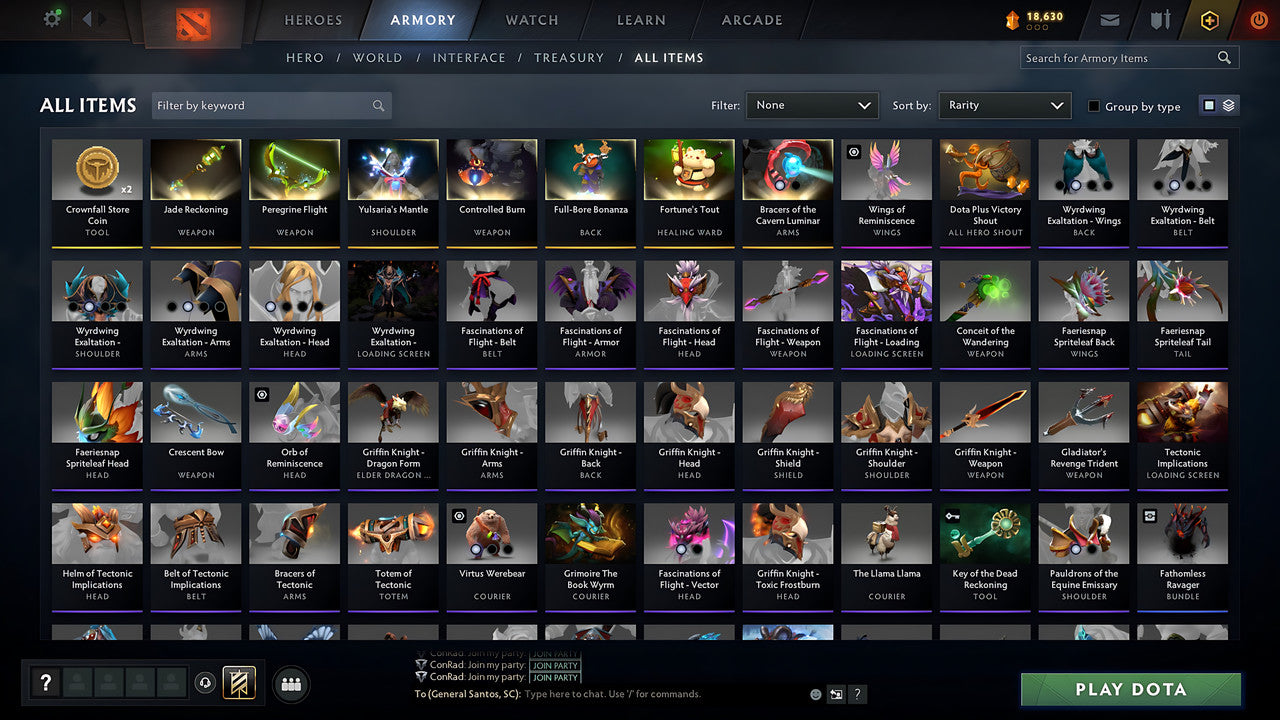Open Dota Plus via the hexagon plus icon
1280x720 pixels.
coord(1208,19)
